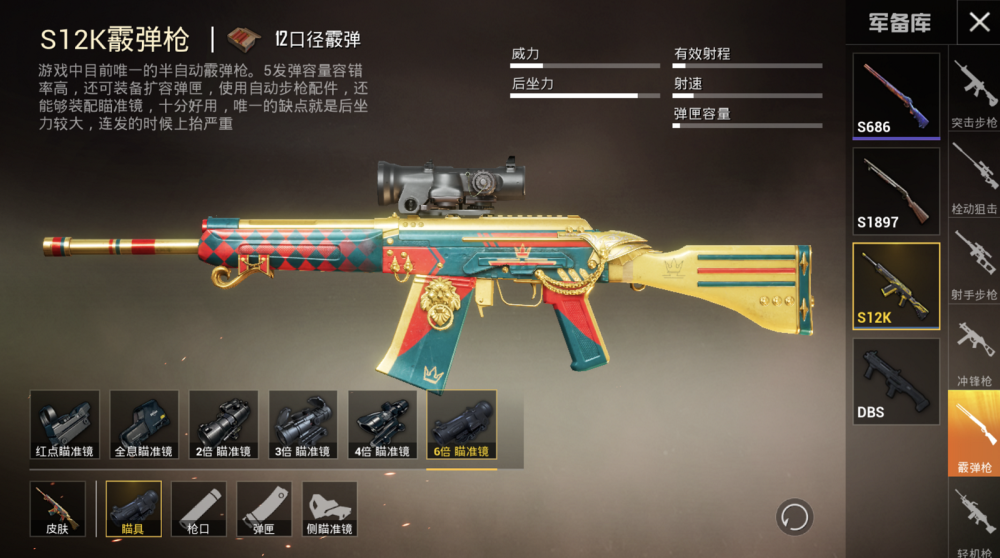Viewport: 1000px width, 558px height.
Task: Close the armory screen
Action: [978, 22]
